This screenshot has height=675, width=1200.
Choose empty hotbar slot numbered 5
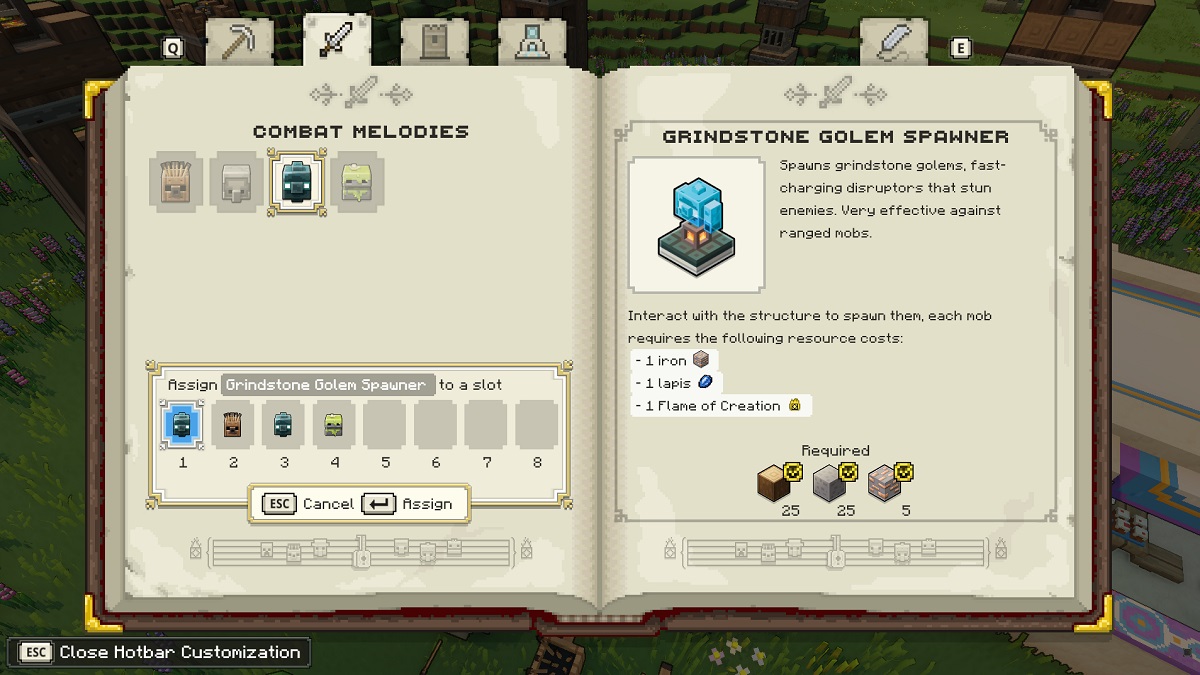[x=385, y=425]
